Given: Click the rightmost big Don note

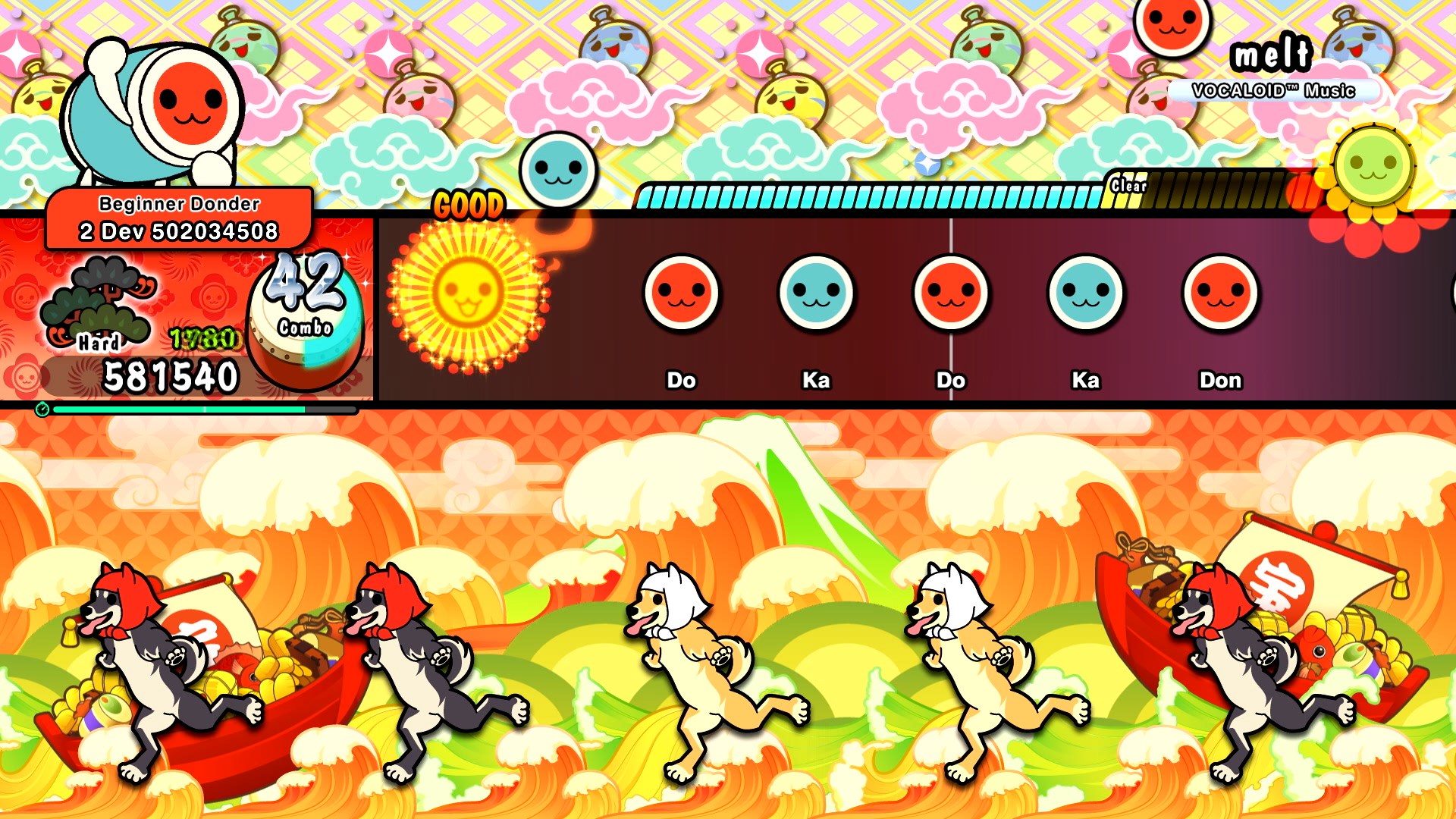Looking at the screenshot, I should [1222, 294].
